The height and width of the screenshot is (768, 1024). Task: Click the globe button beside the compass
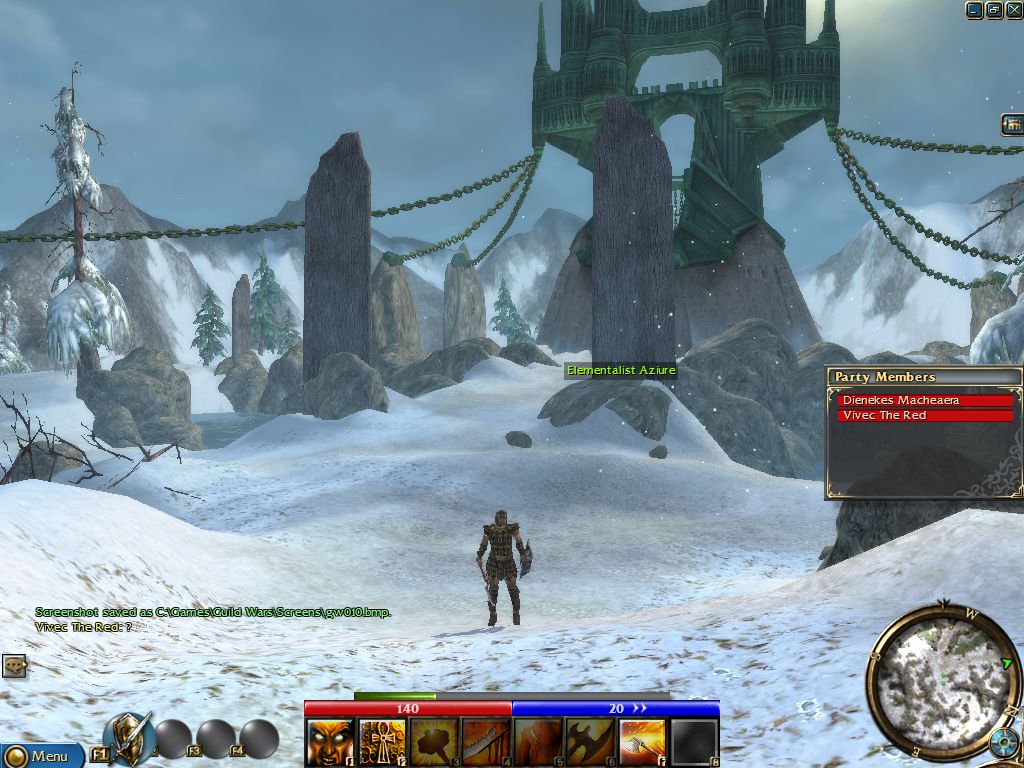click(x=1004, y=742)
